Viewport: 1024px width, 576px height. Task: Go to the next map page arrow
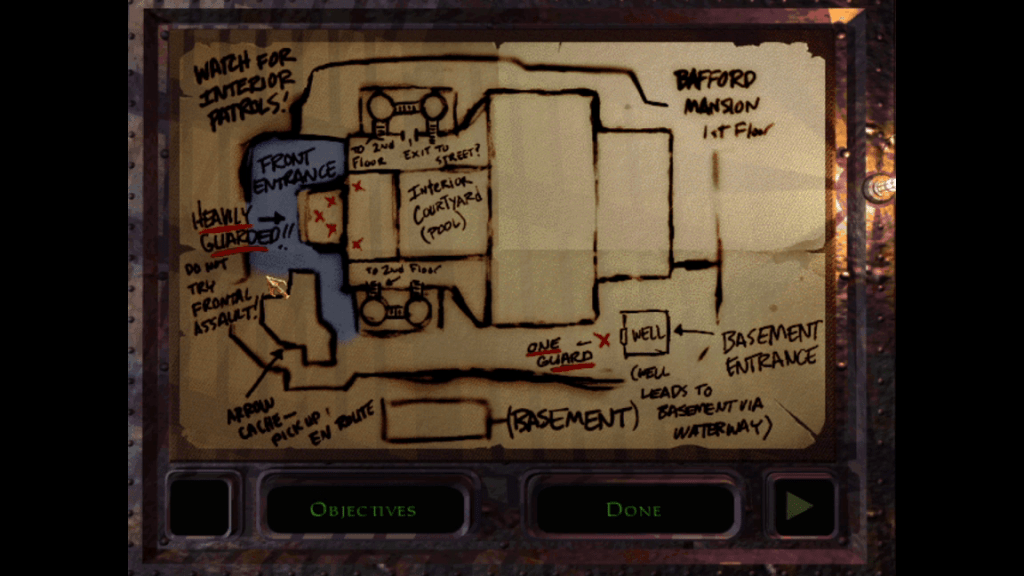point(800,508)
